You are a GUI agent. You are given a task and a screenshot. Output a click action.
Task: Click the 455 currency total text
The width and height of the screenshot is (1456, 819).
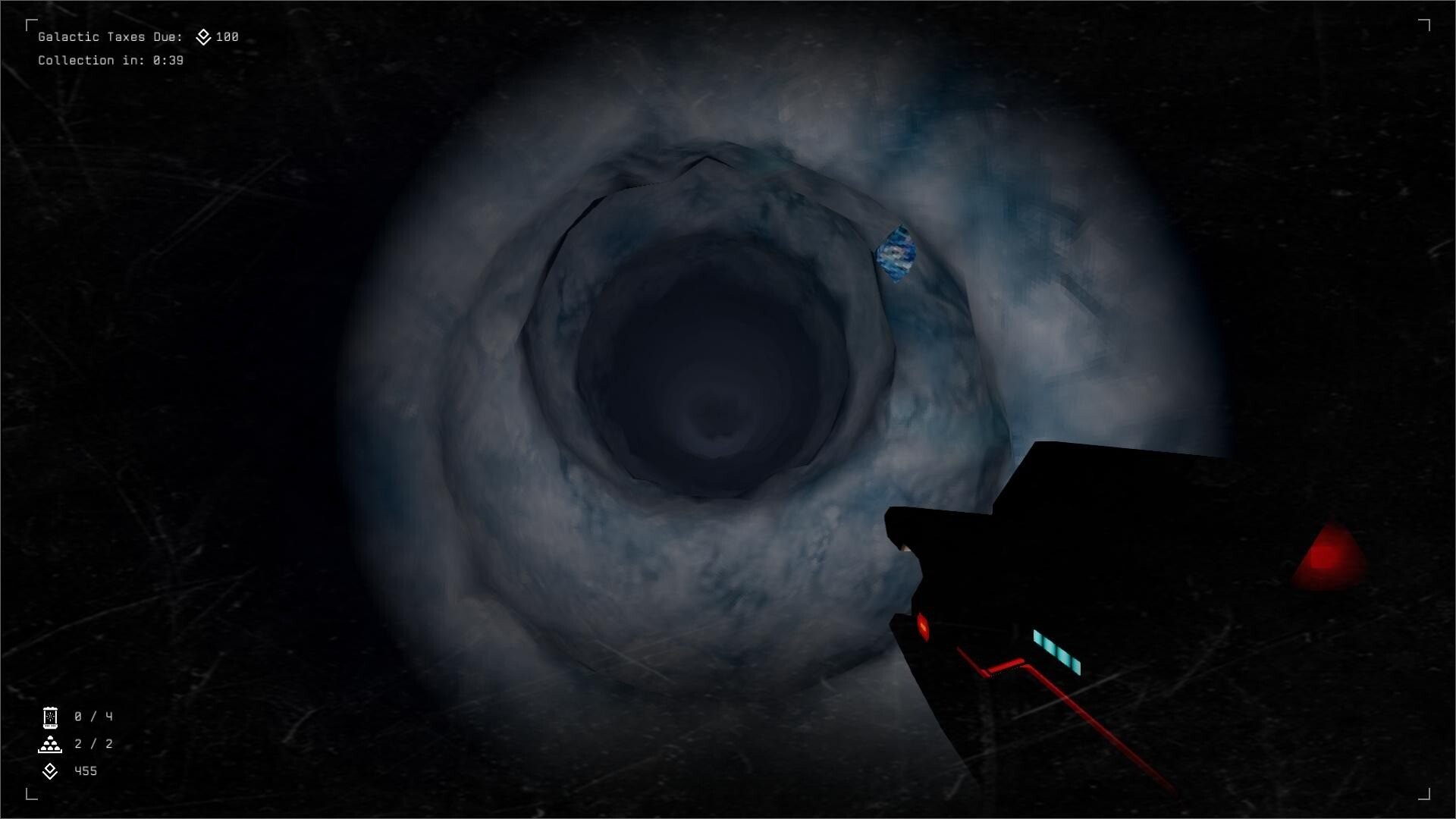pos(85,771)
